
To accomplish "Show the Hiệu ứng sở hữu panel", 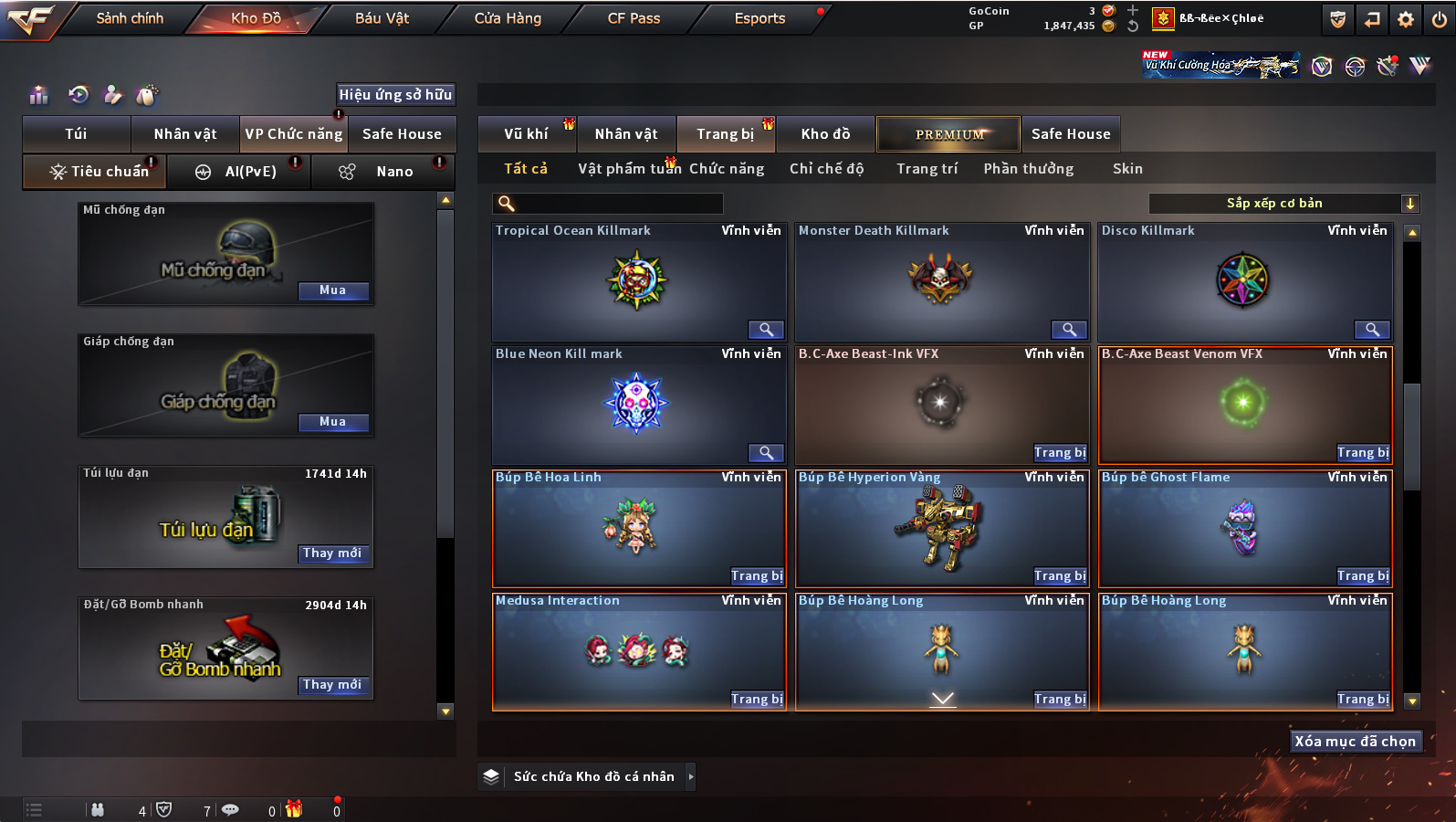I will pos(395,94).
